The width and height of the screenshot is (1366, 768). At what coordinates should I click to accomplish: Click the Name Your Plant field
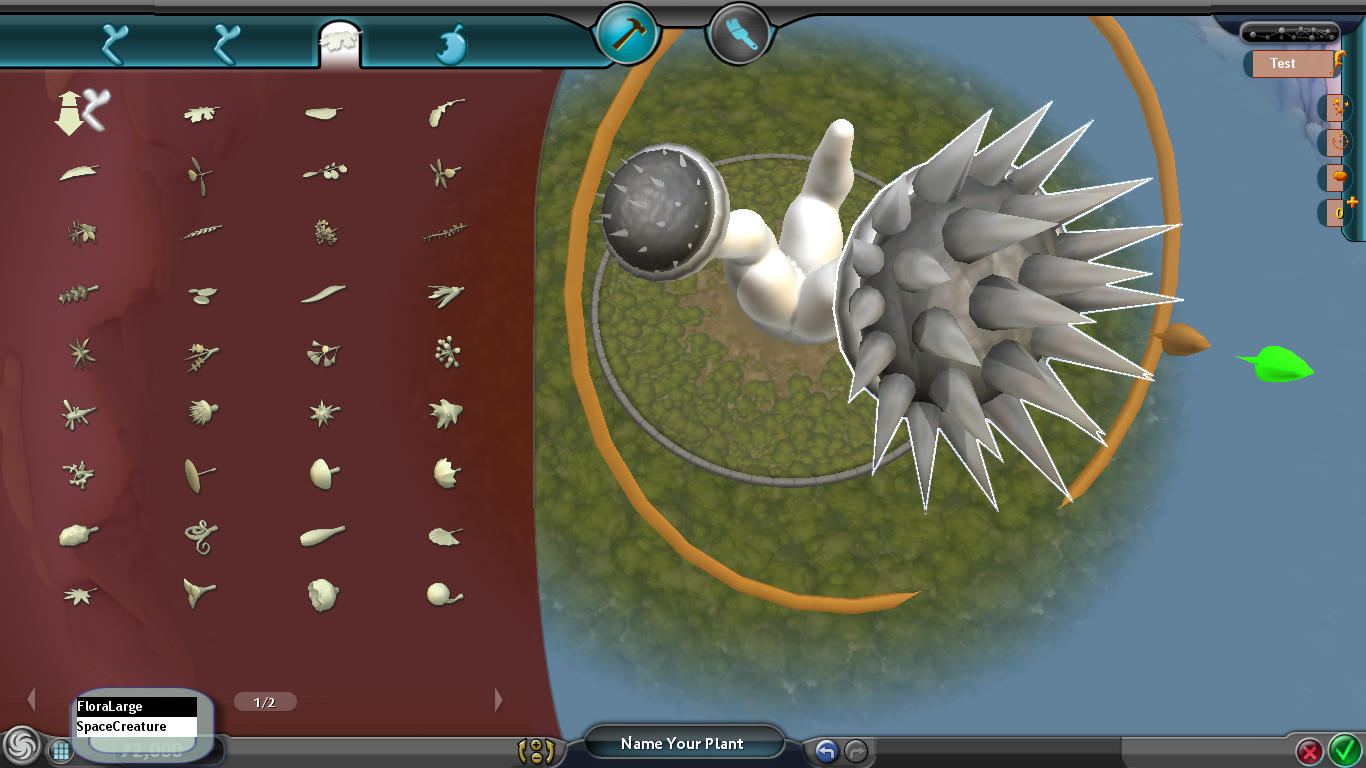tap(682, 743)
